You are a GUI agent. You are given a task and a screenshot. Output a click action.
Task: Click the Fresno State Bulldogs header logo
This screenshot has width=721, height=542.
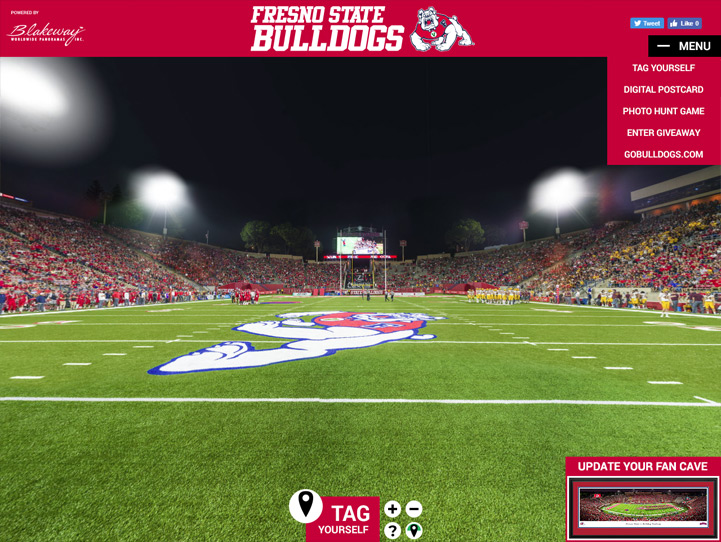361,28
